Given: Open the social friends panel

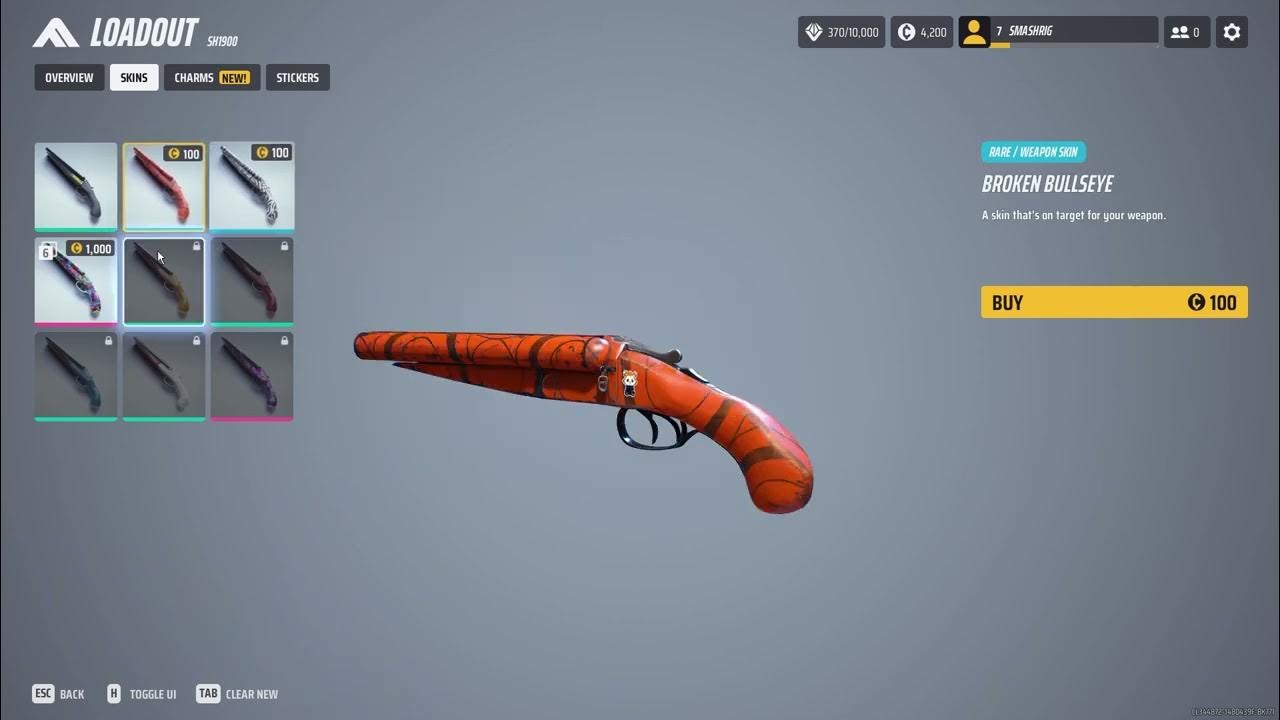Looking at the screenshot, I should [x=1186, y=32].
